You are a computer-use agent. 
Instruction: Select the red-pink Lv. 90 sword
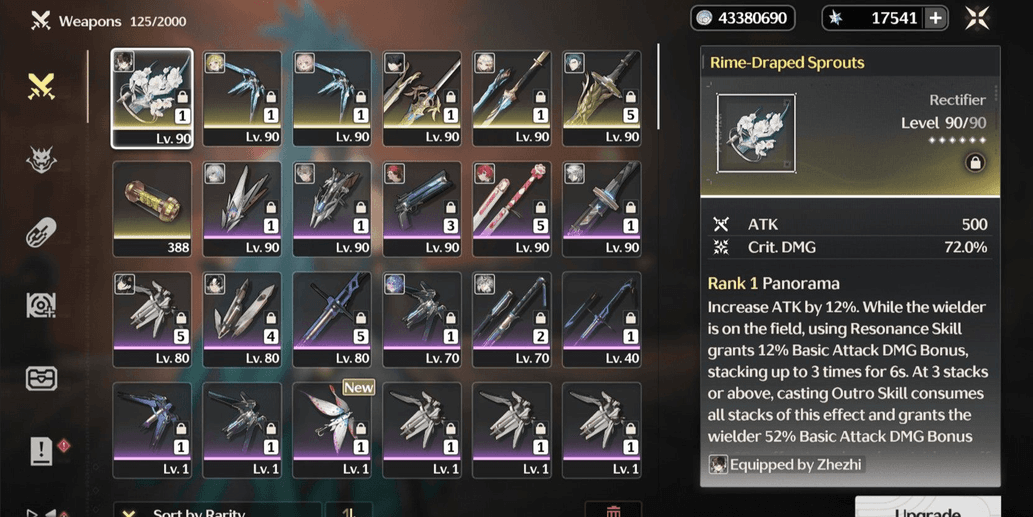[x=511, y=209]
